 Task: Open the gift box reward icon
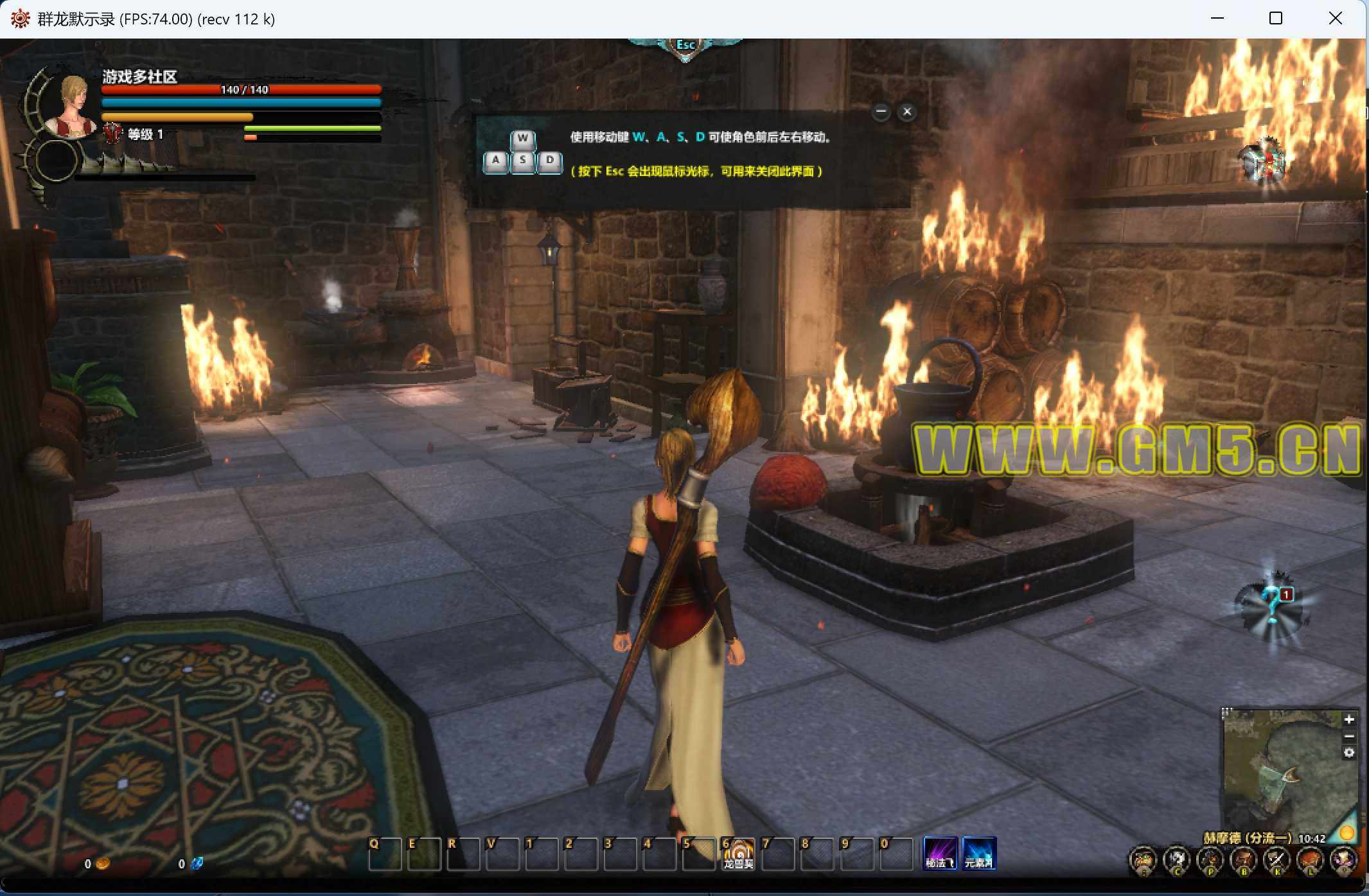1264,162
